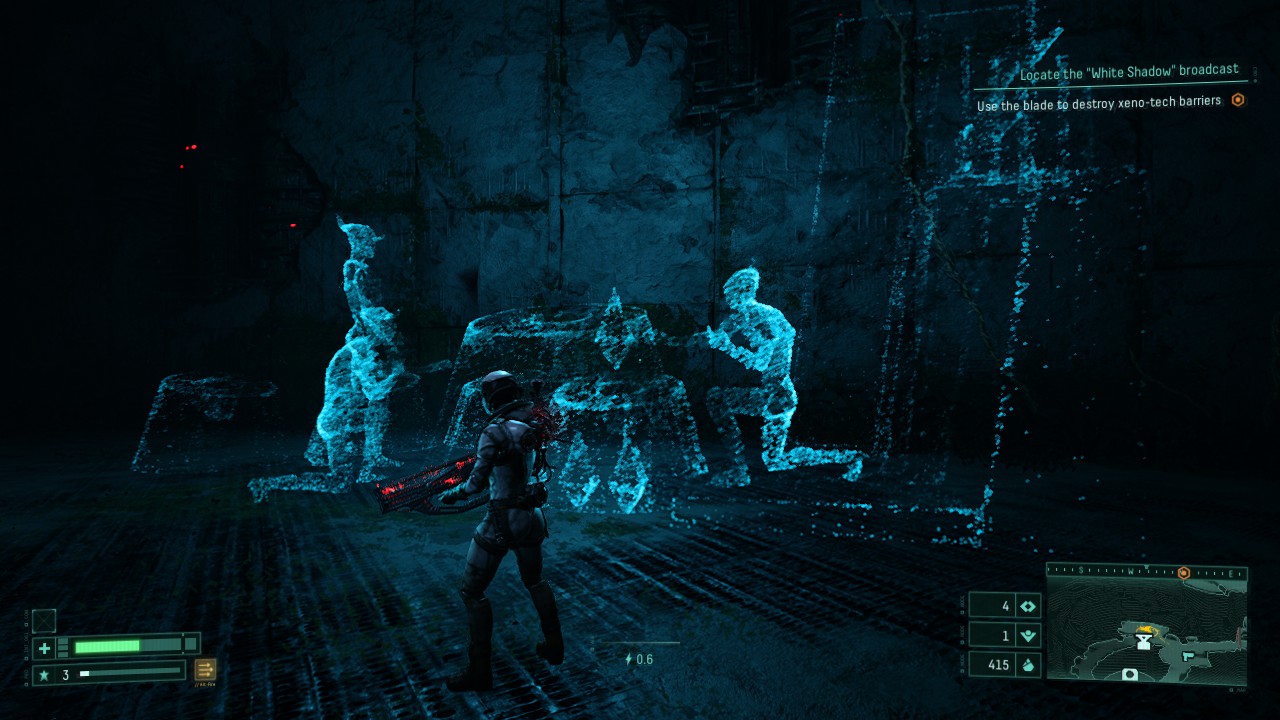Click the player marker on the minimap

1144,640
